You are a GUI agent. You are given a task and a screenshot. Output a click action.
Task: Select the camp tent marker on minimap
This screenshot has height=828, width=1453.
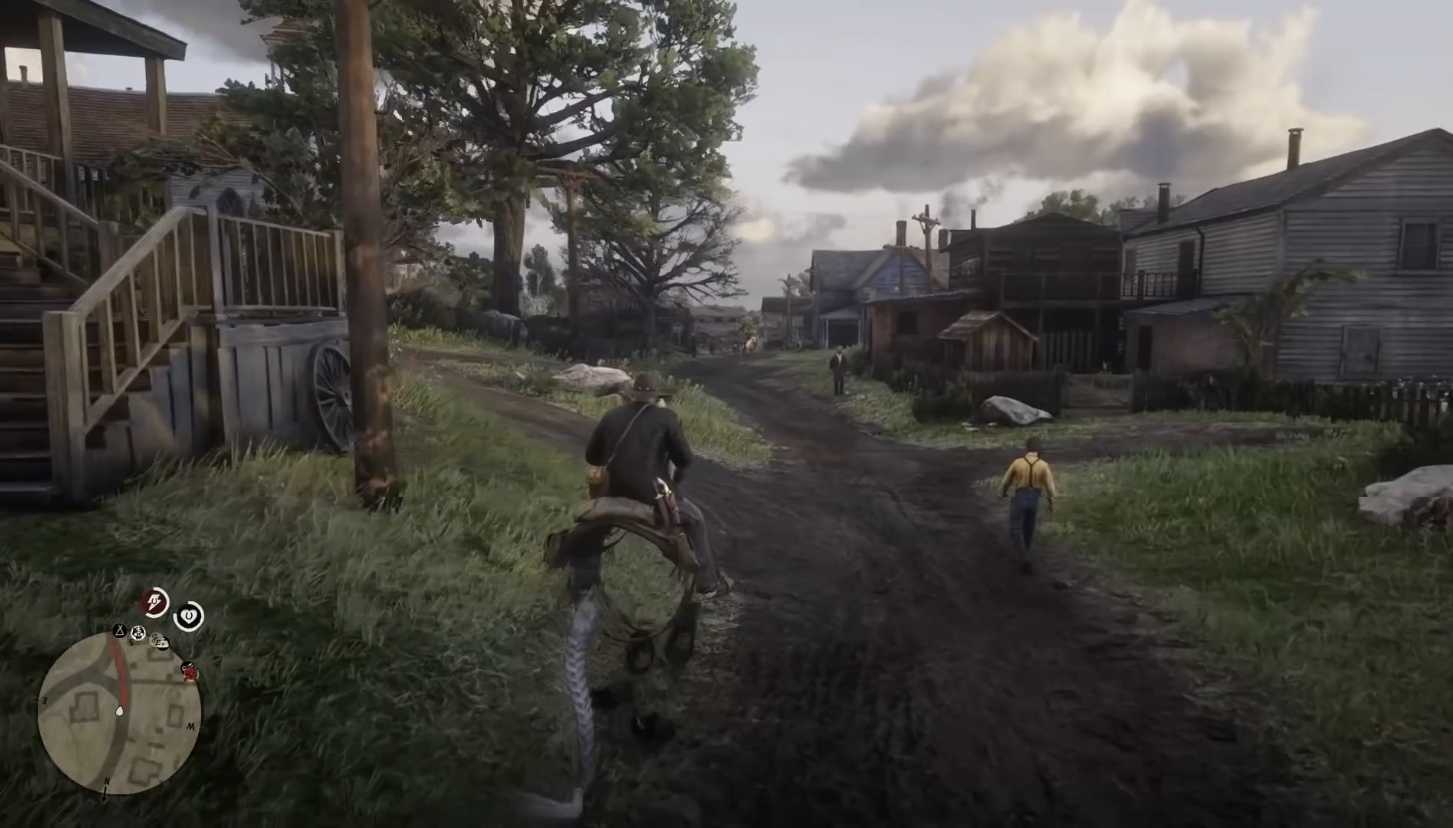[x=119, y=631]
